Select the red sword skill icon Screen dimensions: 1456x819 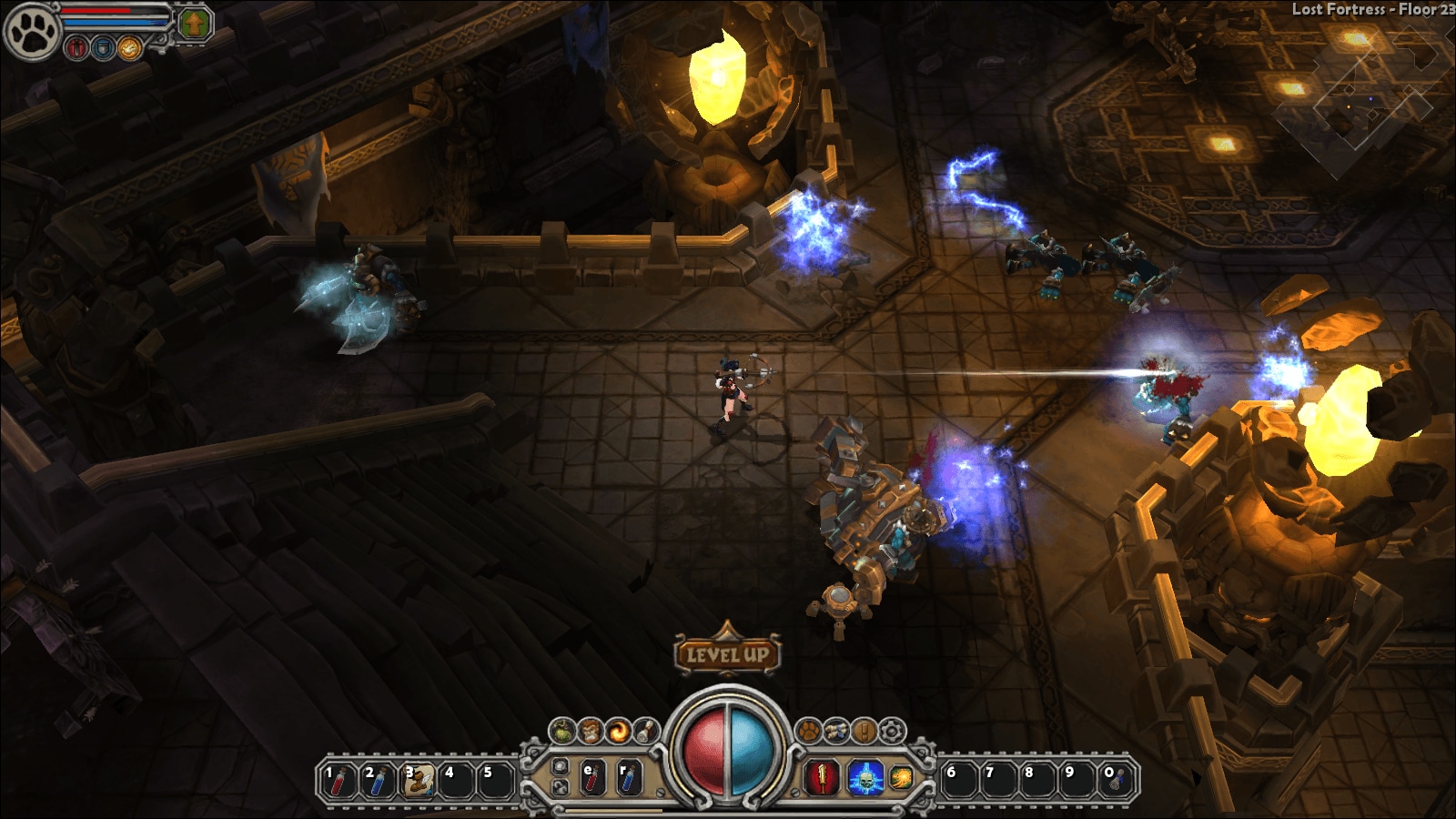[x=823, y=778]
